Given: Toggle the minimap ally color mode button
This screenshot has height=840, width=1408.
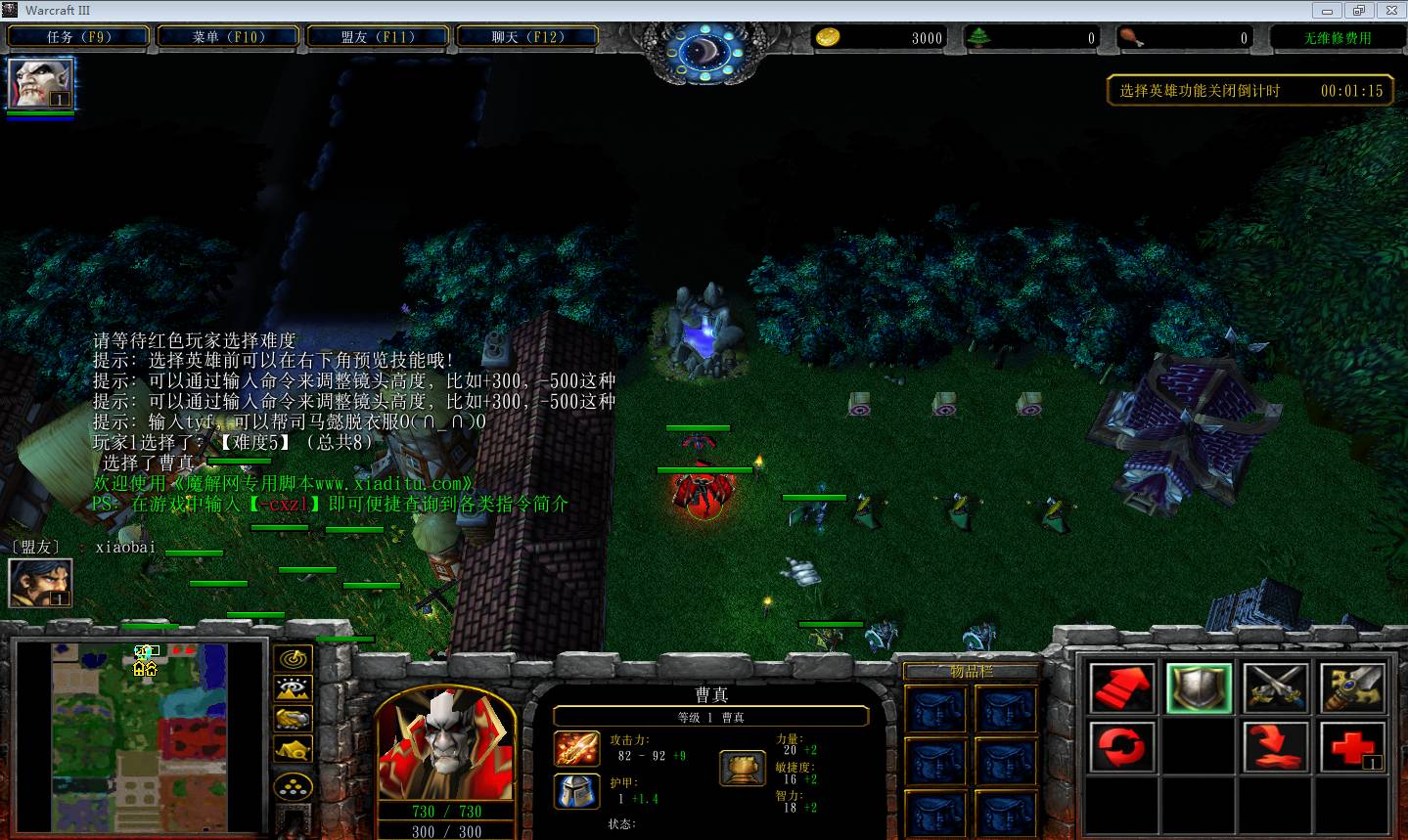Looking at the screenshot, I should click(x=293, y=720).
